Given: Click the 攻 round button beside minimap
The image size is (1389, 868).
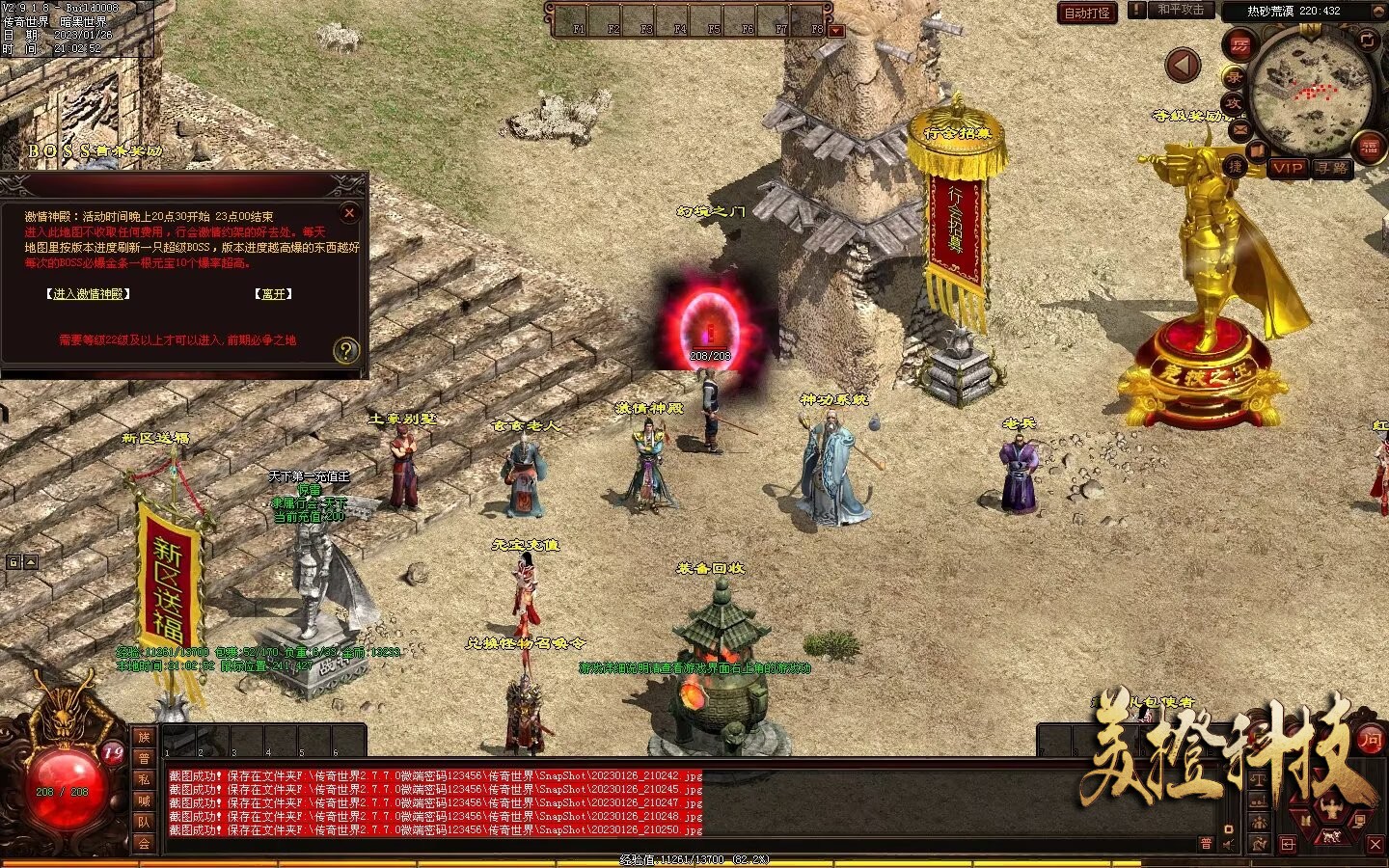Looking at the screenshot, I should (1233, 102).
